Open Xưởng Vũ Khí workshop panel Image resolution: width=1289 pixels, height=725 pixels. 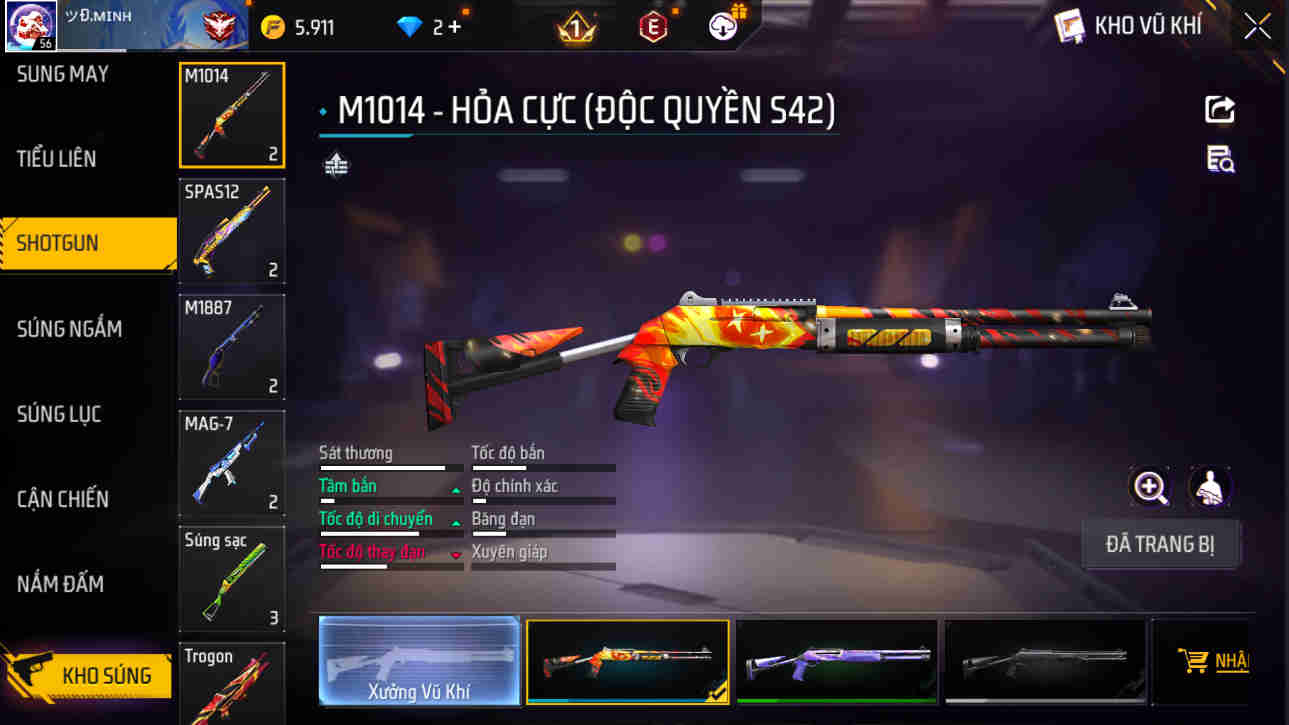(x=418, y=661)
